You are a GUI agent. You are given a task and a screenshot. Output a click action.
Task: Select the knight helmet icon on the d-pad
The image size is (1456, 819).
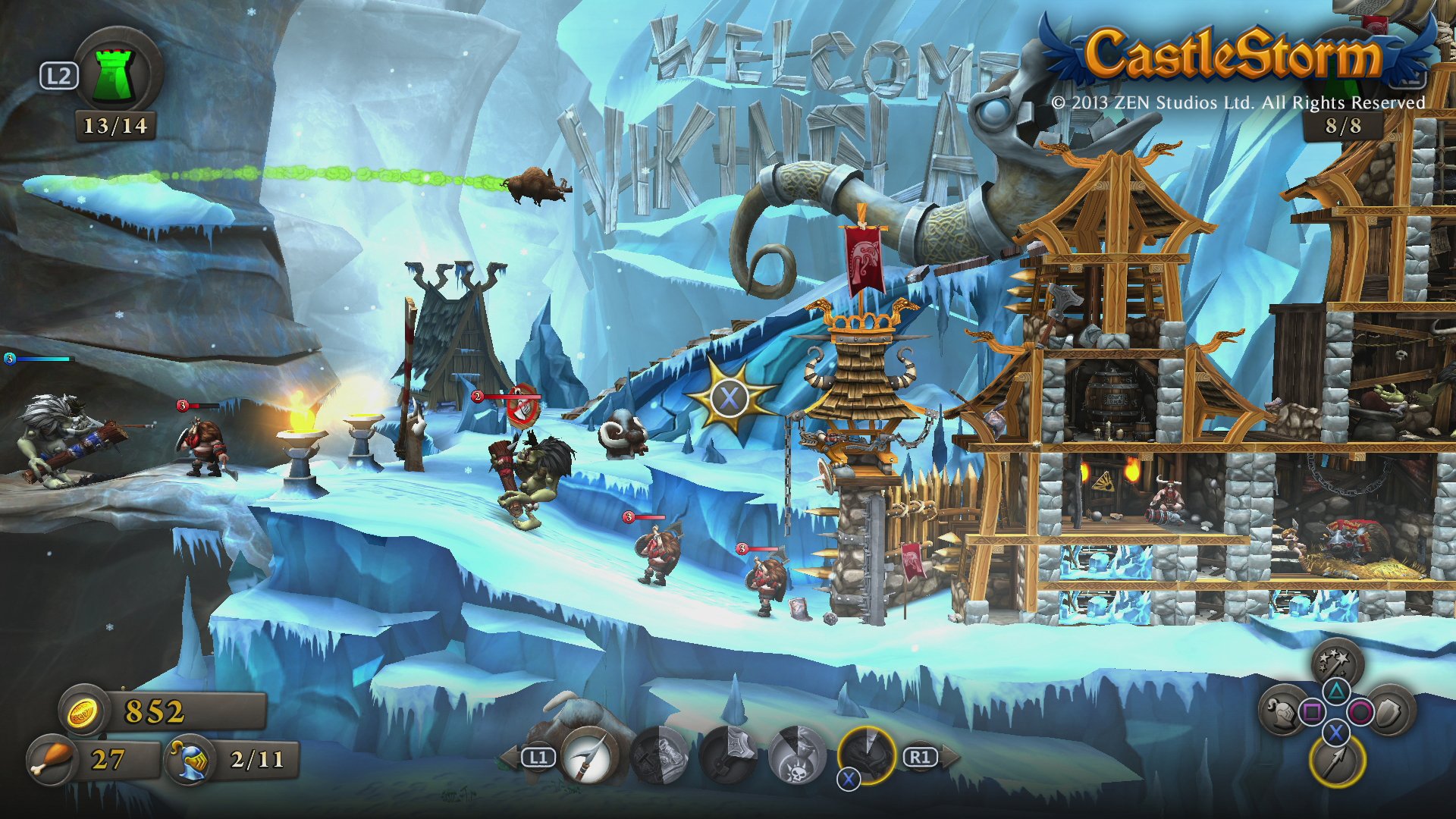(1282, 711)
